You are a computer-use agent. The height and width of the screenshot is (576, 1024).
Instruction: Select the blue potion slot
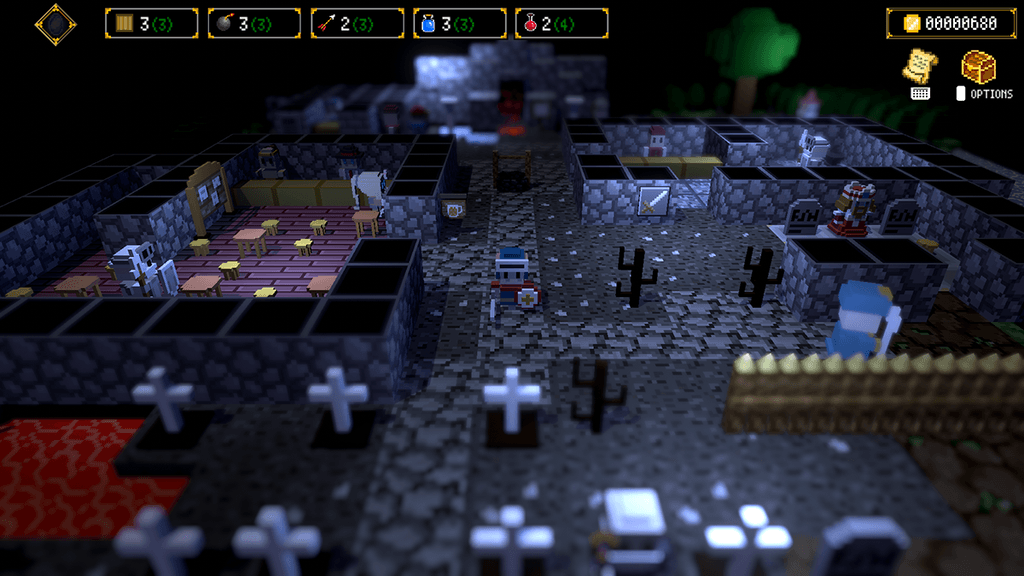(459, 23)
